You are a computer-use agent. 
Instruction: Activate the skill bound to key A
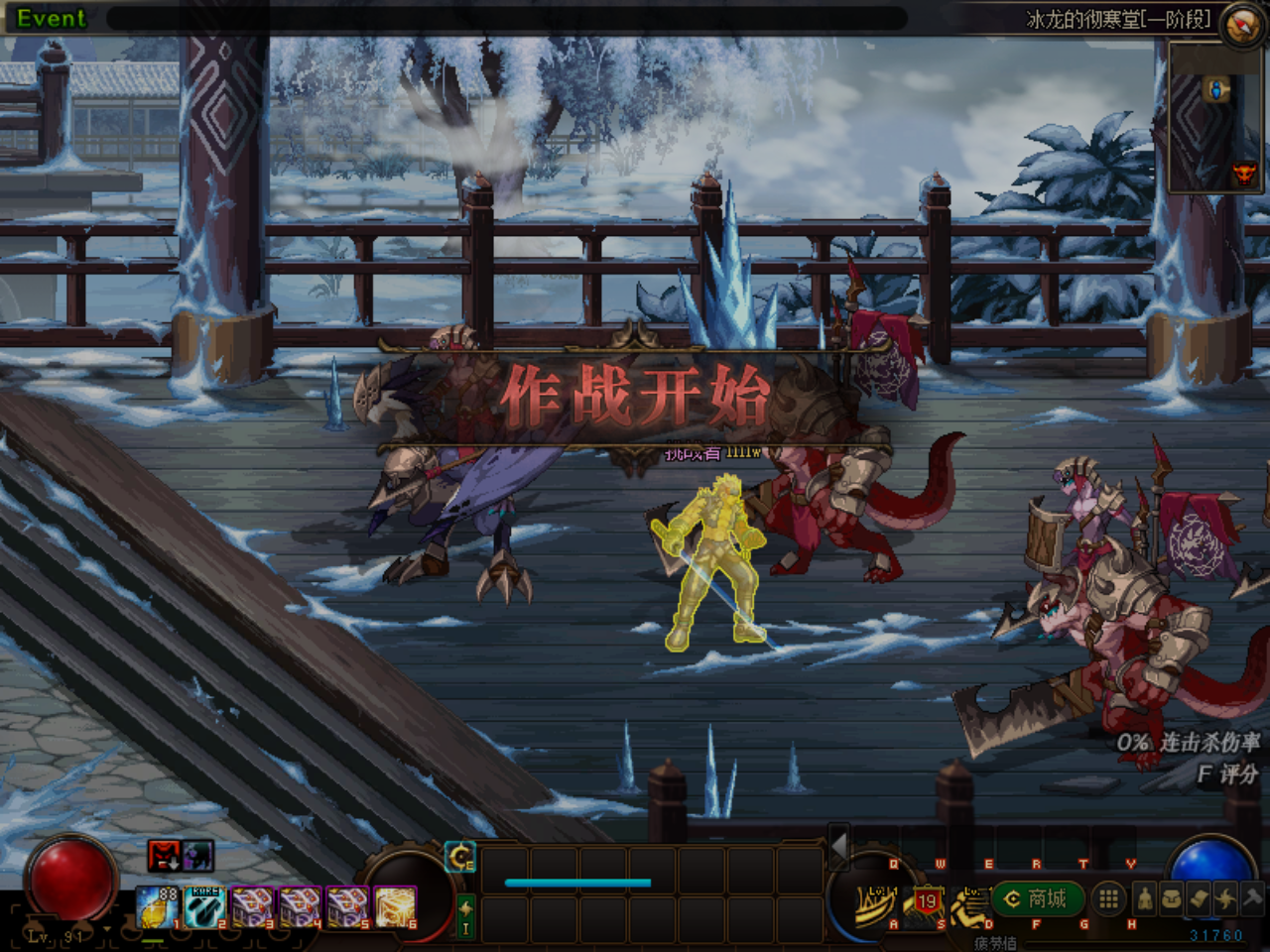(x=876, y=902)
